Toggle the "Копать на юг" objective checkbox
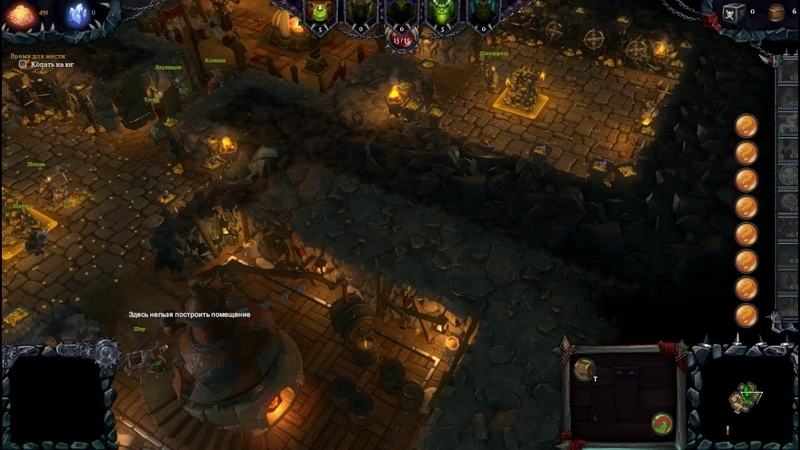The width and height of the screenshot is (800, 450). [23, 64]
